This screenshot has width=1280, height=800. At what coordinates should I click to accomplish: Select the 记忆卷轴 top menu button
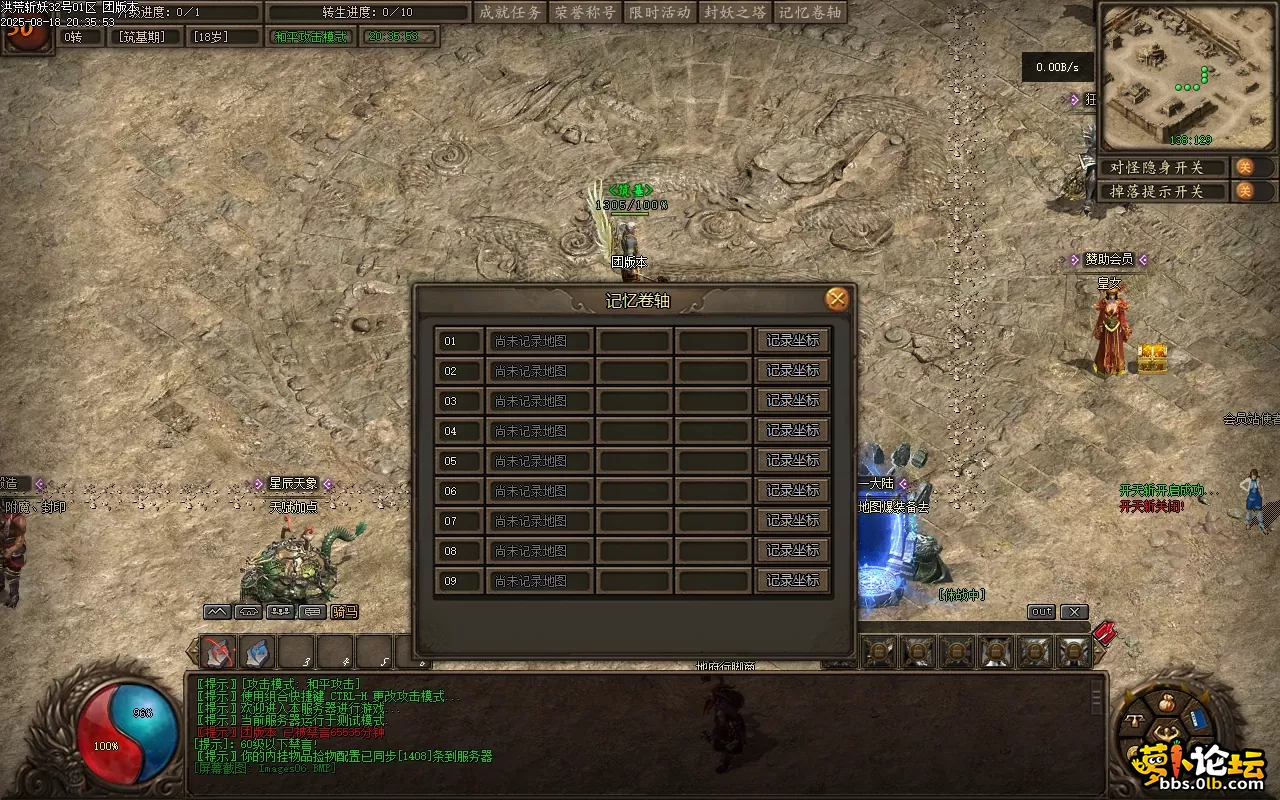click(810, 13)
